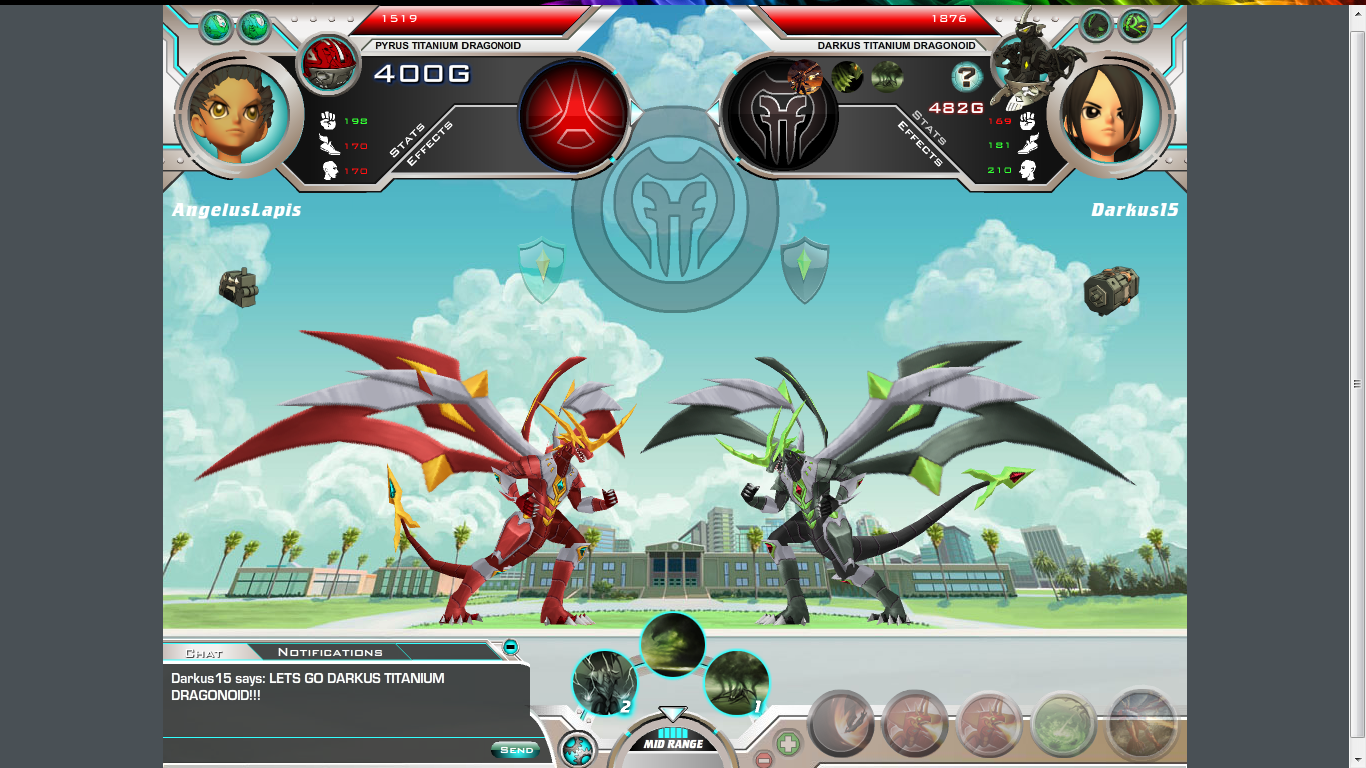Viewport: 1366px width, 768px height.
Task: Minimize the chat panel
Action: coord(511,647)
